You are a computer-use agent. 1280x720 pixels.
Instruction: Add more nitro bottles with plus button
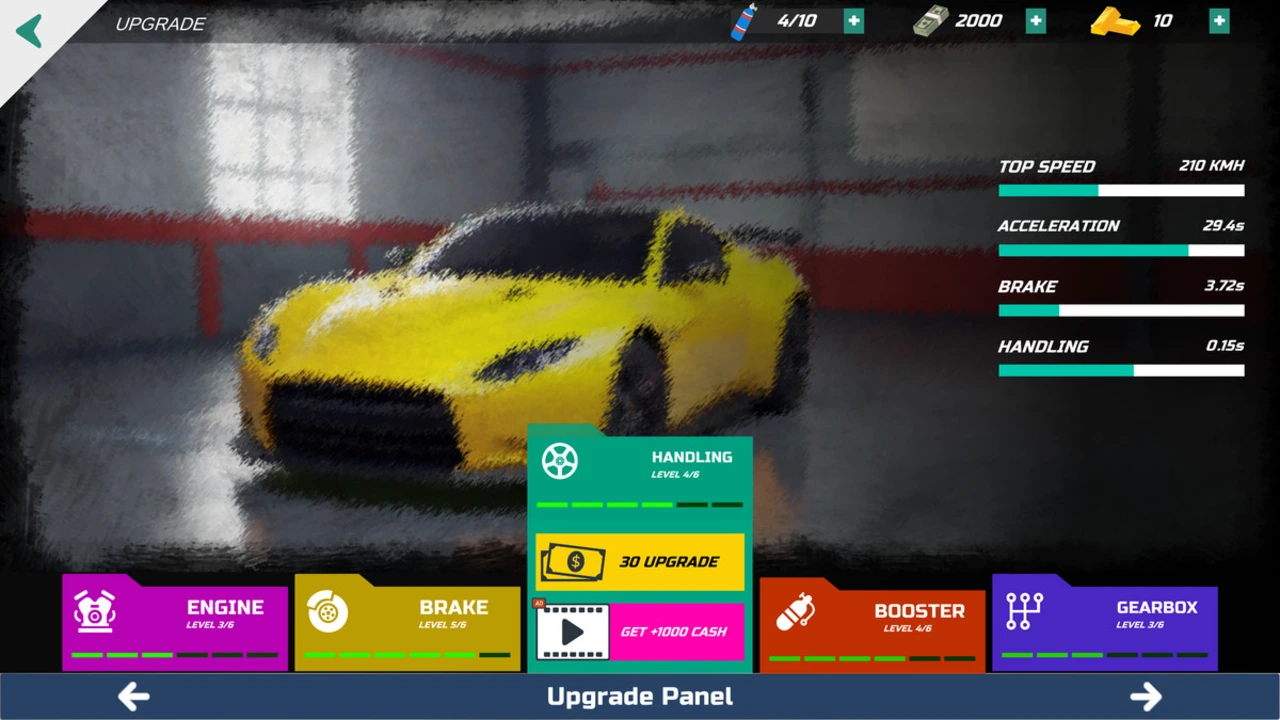[853, 21]
